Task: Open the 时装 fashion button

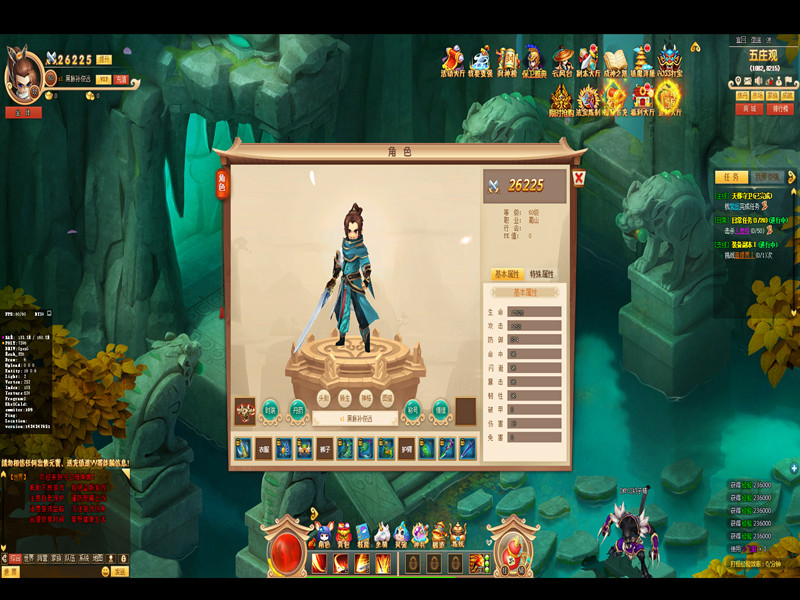Action: (270, 408)
